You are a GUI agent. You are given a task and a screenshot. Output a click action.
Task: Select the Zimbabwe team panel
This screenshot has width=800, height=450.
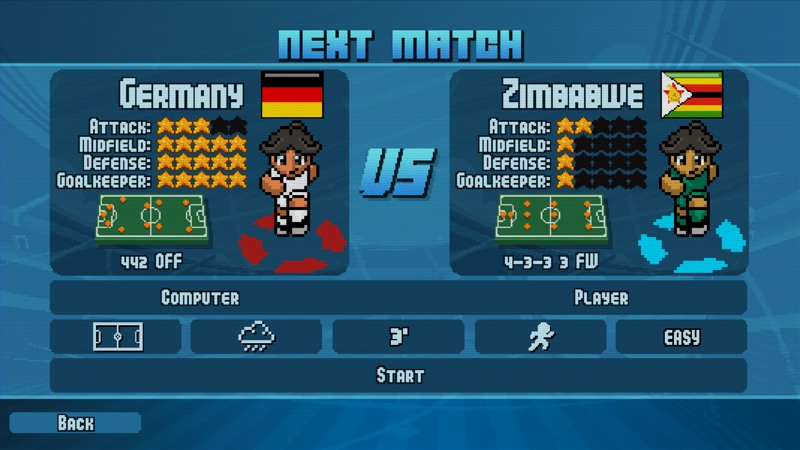pyautogui.click(x=598, y=172)
